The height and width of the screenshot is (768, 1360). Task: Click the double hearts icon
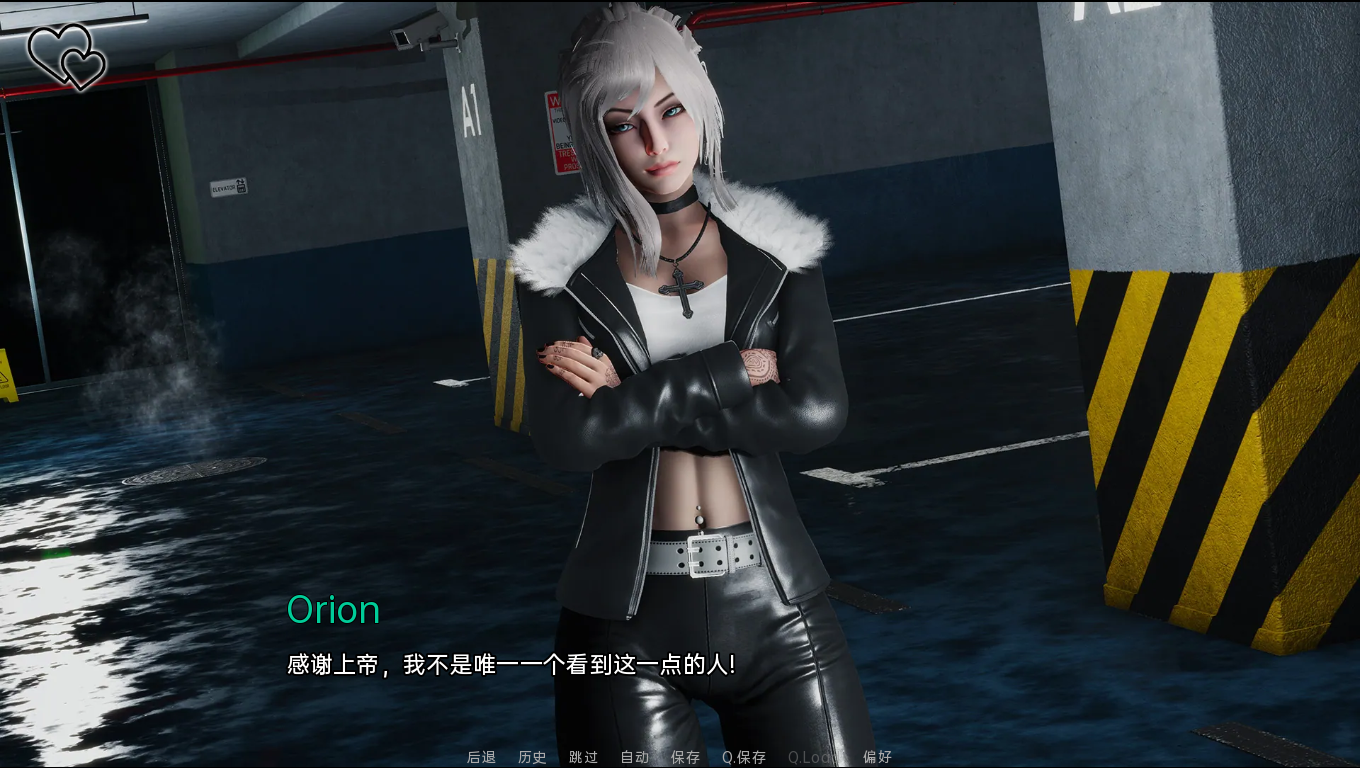coord(67,56)
